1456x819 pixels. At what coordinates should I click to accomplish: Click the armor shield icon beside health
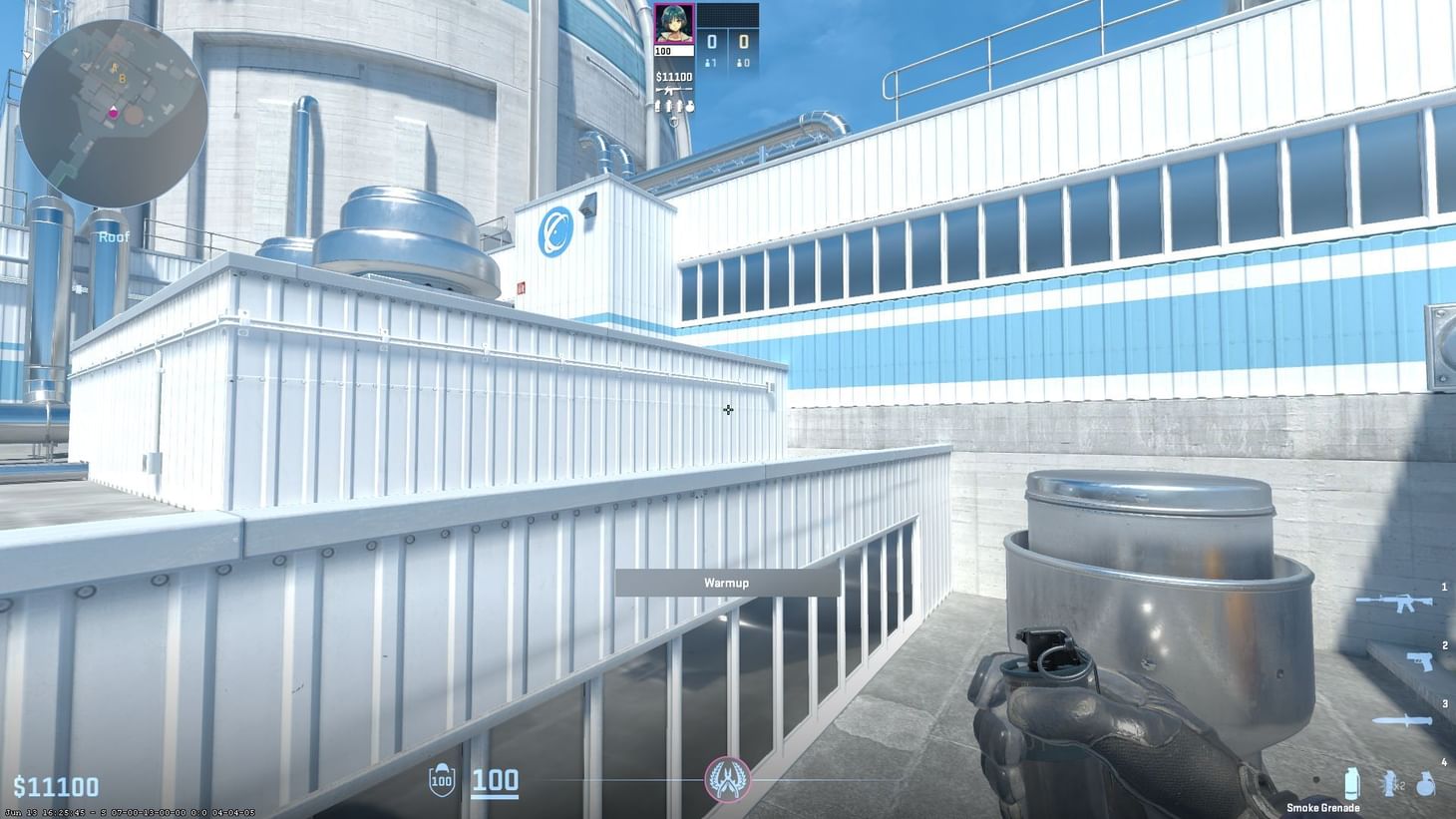tap(441, 778)
